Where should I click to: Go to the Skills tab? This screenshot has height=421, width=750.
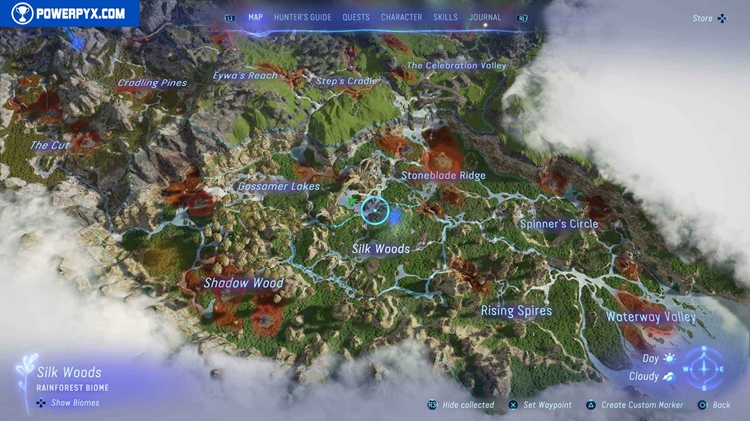446,17
